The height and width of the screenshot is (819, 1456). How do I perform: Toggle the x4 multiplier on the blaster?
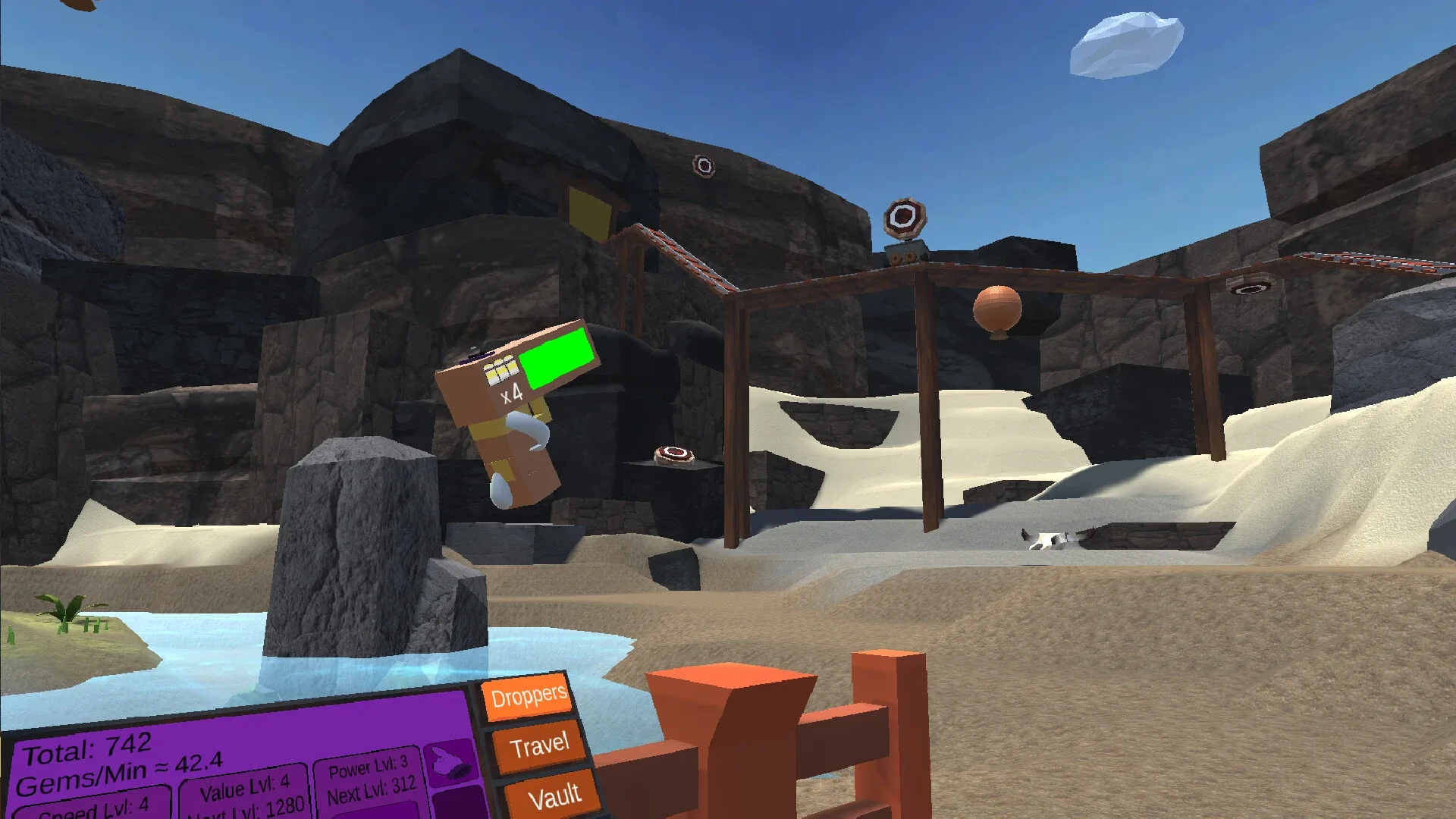point(513,394)
